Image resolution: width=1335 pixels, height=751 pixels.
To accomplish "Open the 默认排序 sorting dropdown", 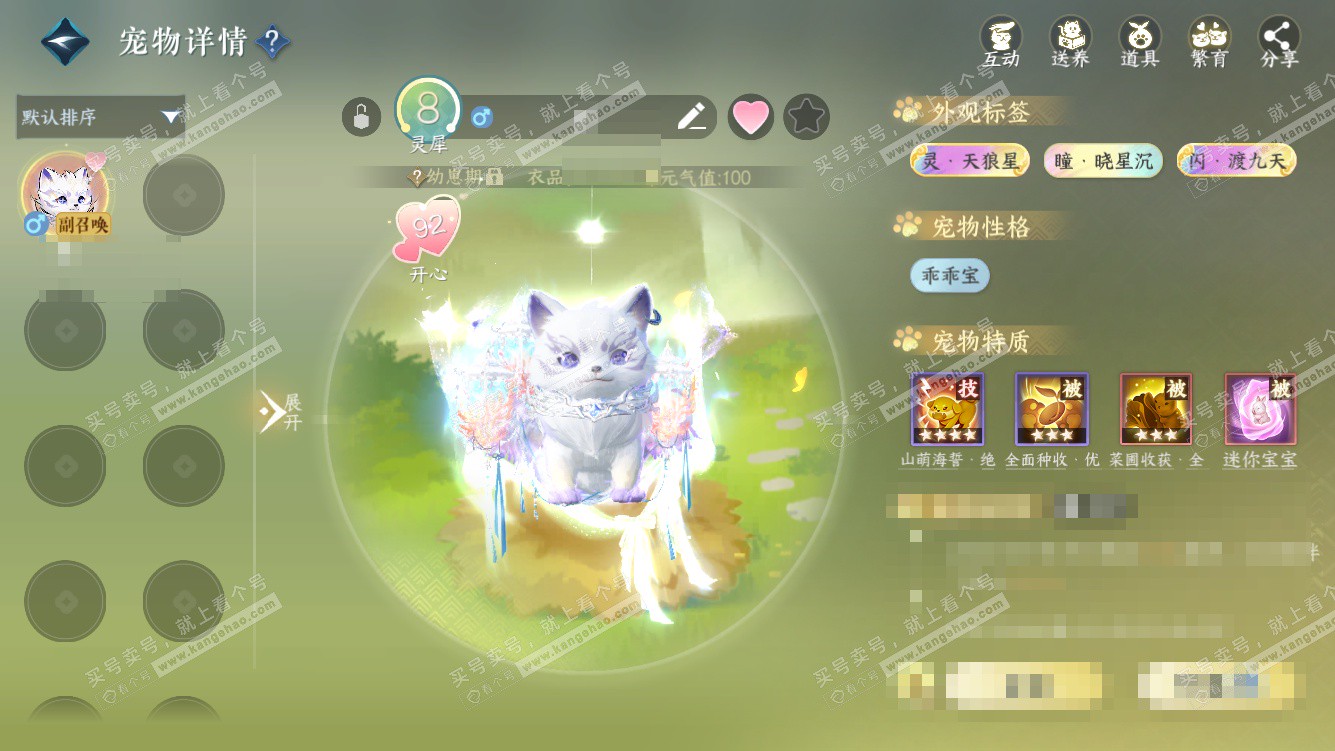I will tap(101, 117).
